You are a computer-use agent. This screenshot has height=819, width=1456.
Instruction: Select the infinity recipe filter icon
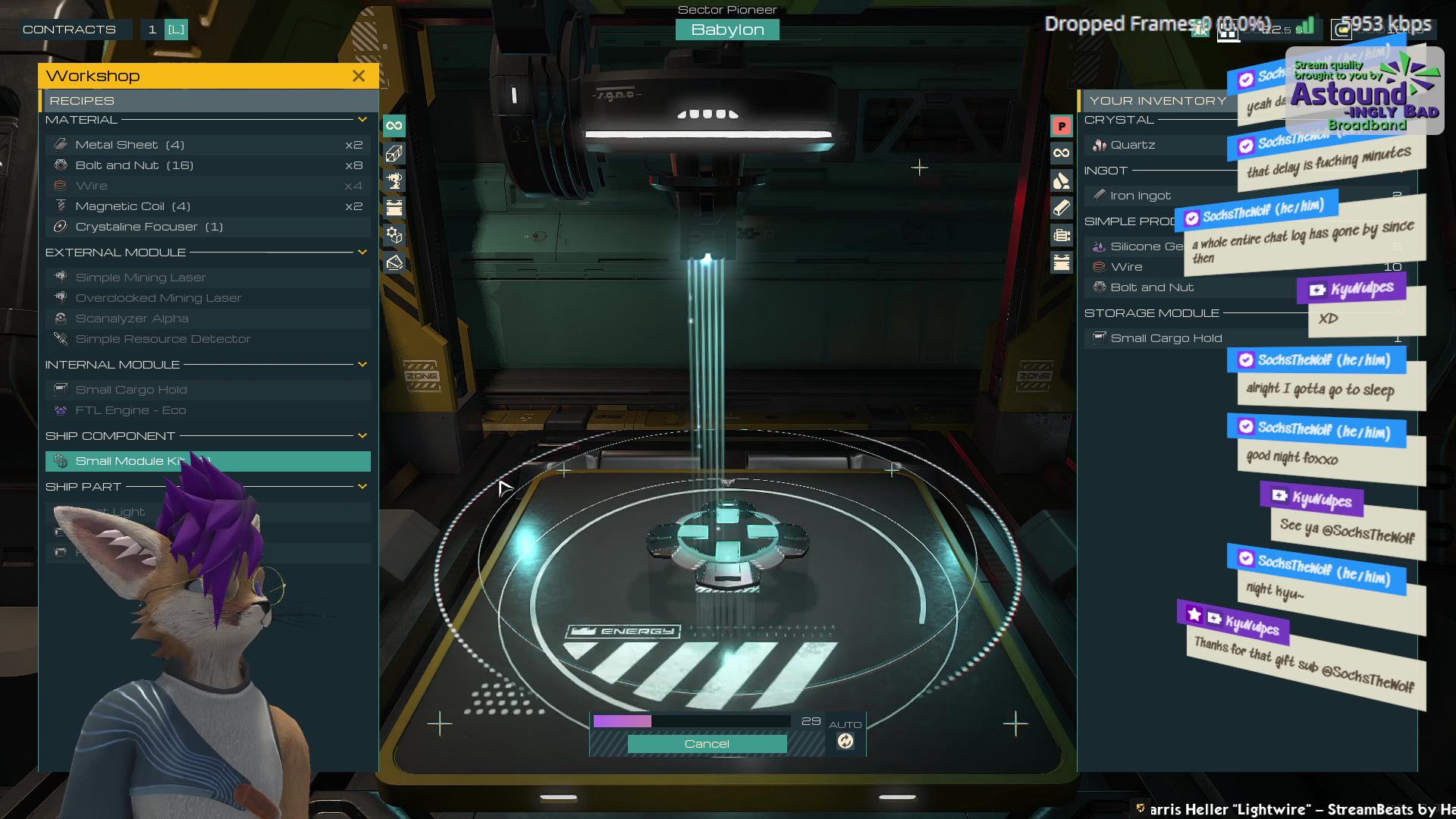(x=394, y=126)
